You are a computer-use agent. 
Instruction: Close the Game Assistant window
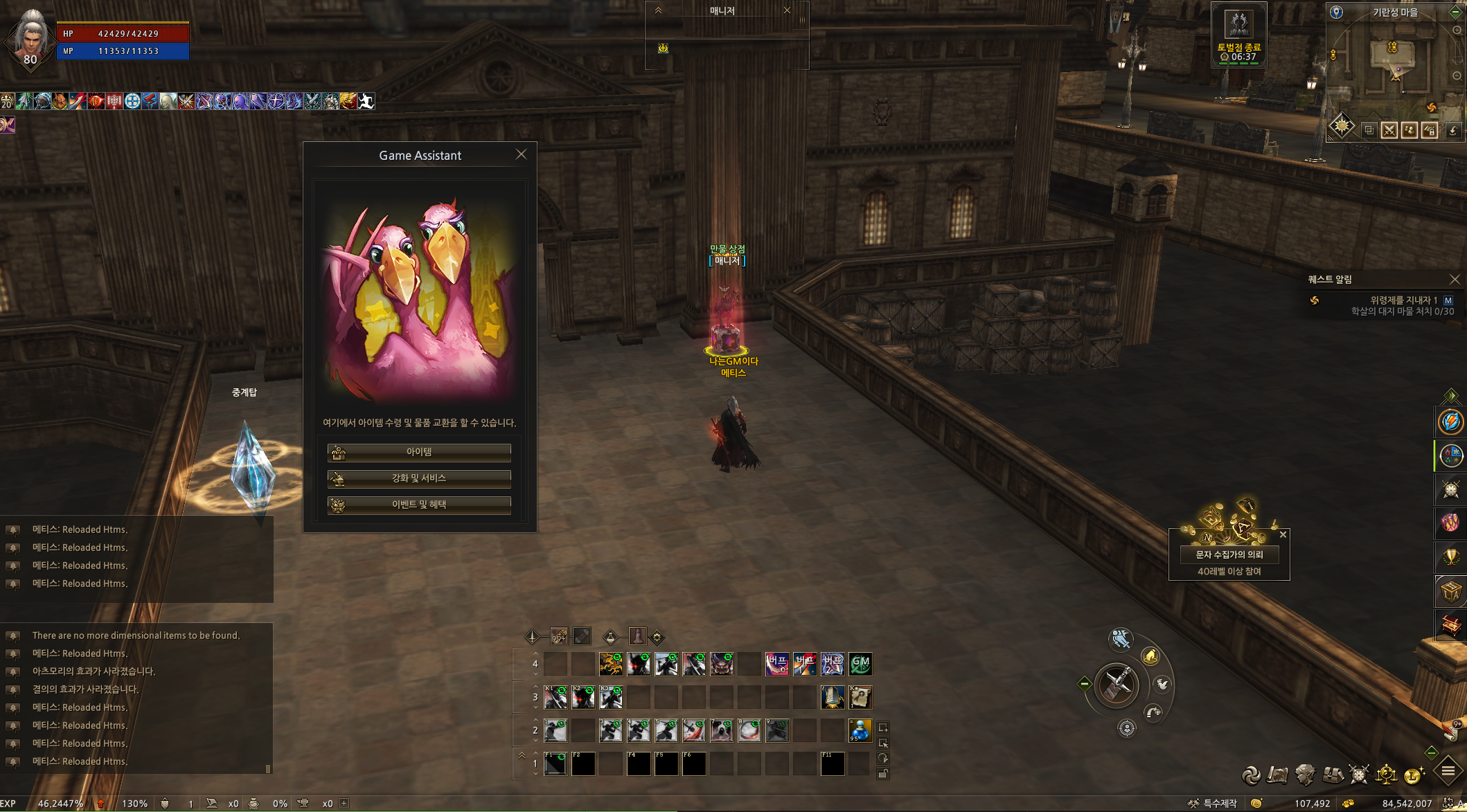pos(522,154)
